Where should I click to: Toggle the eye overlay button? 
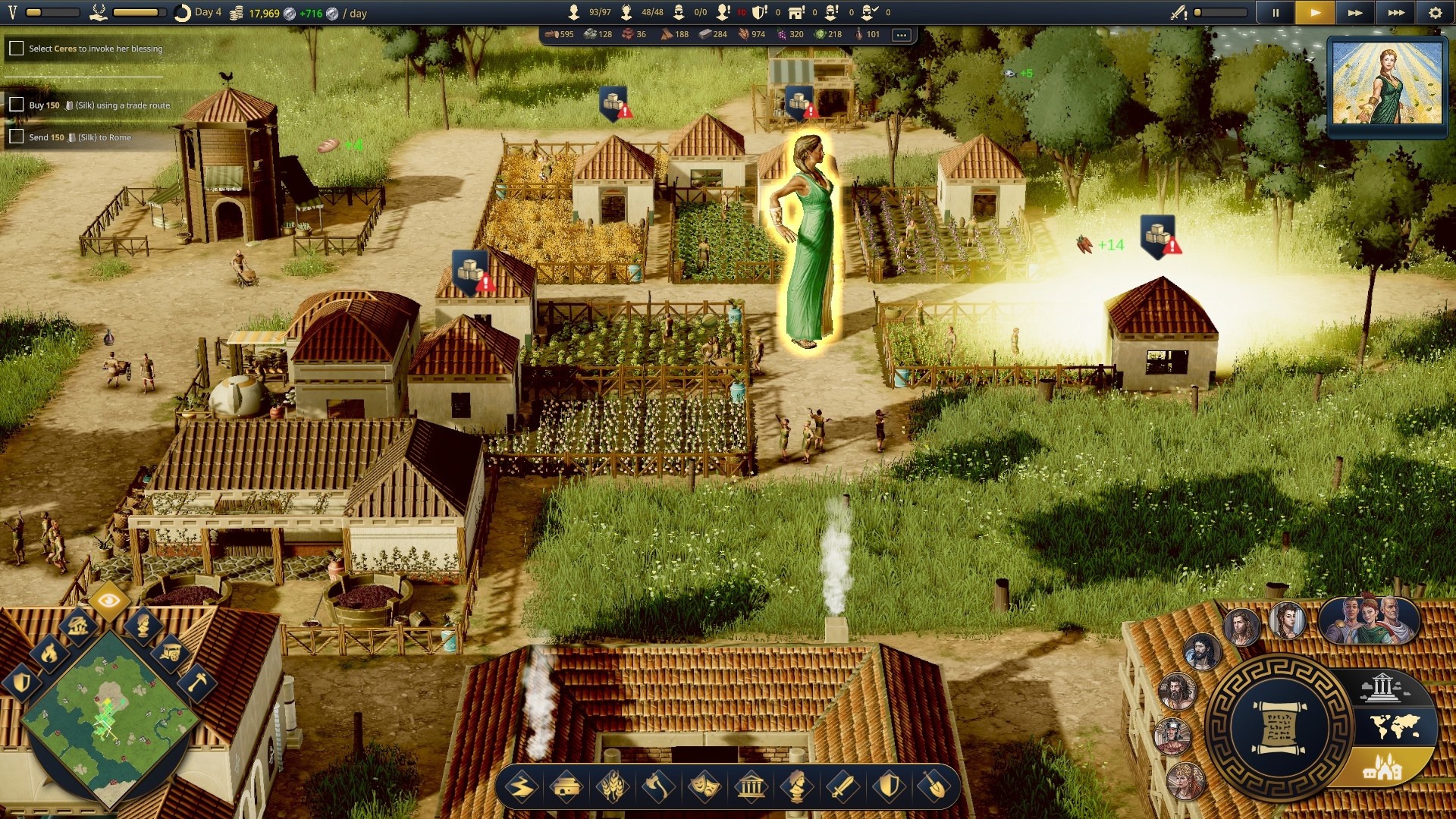tap(109, 601)
